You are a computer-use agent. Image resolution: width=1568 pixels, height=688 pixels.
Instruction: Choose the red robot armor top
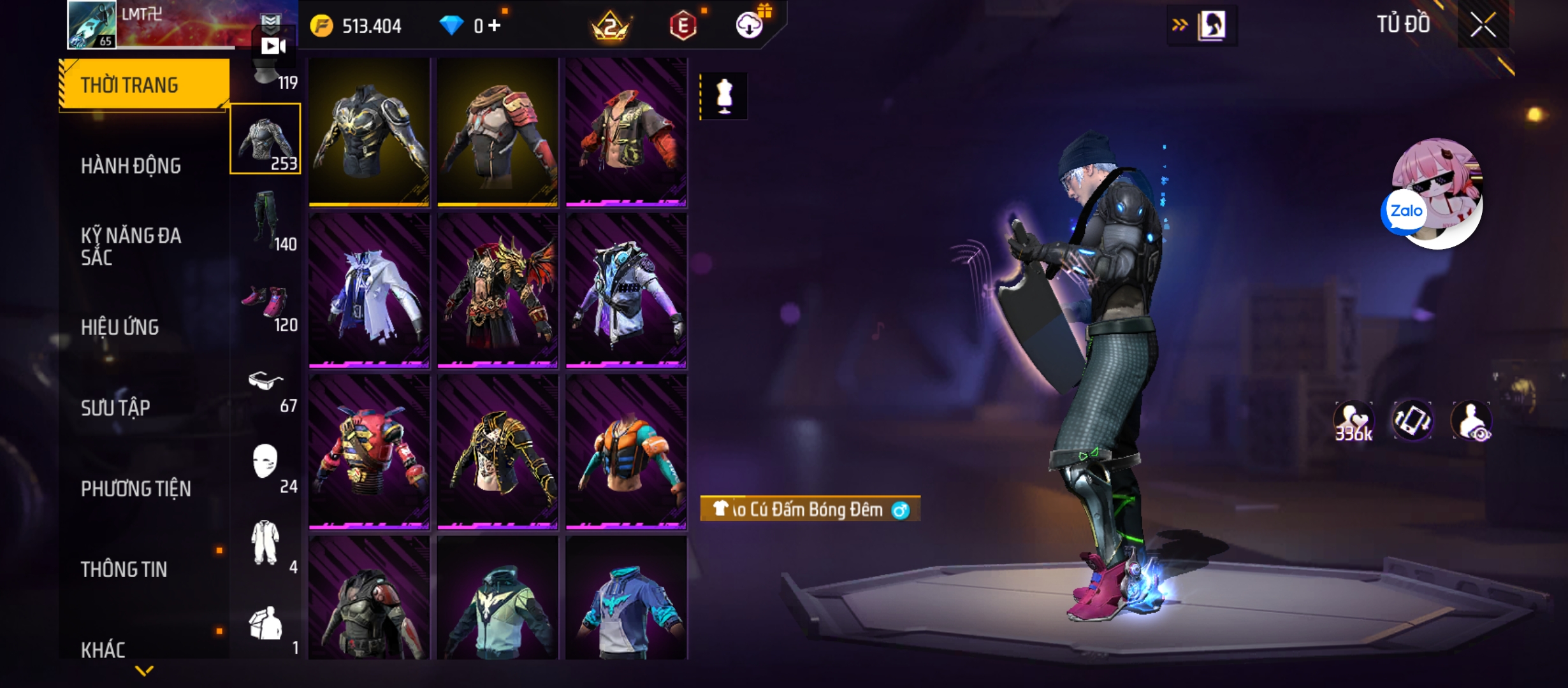click(369, 452)
